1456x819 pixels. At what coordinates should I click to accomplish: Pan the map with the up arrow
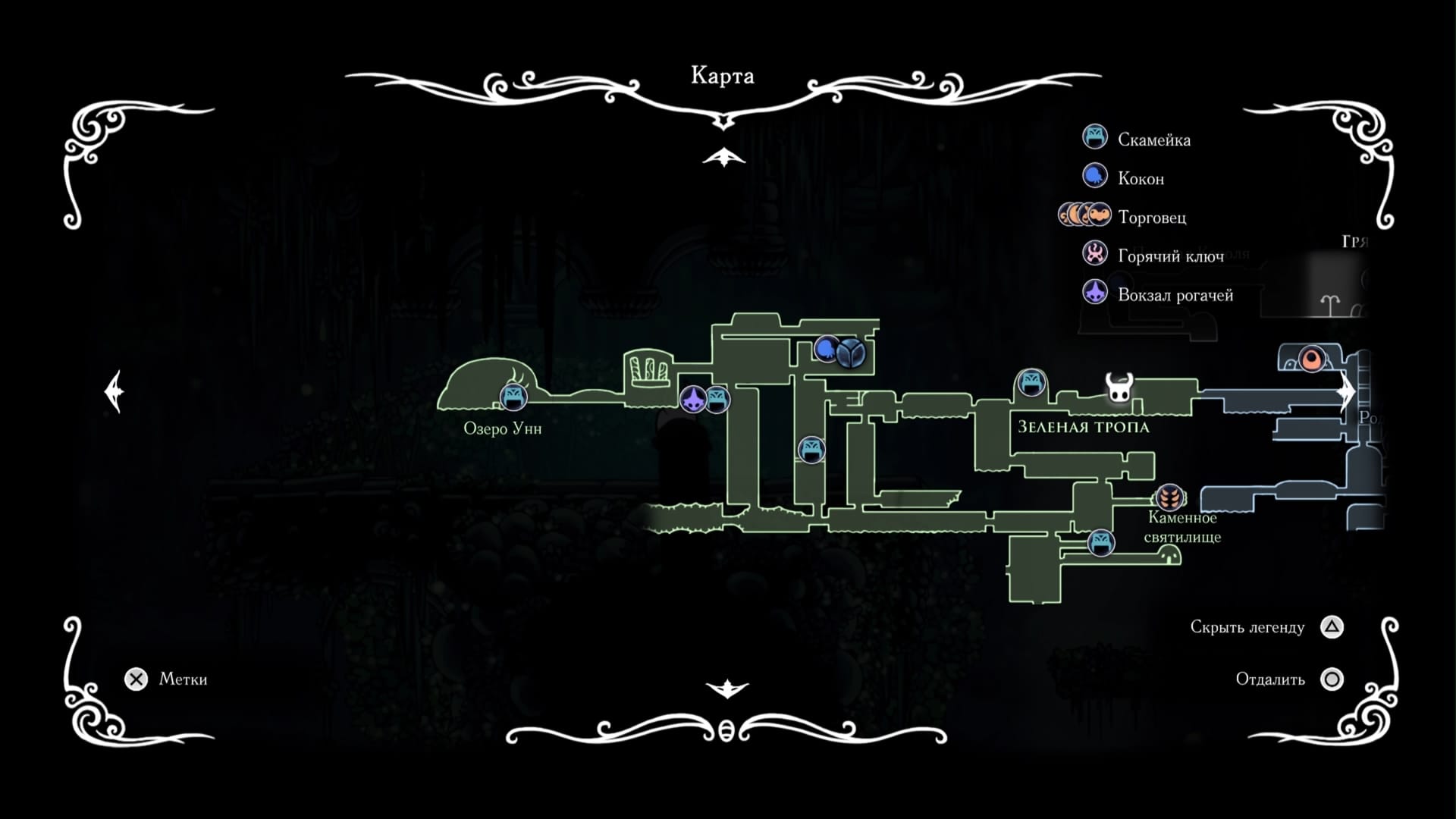point(724,158)
